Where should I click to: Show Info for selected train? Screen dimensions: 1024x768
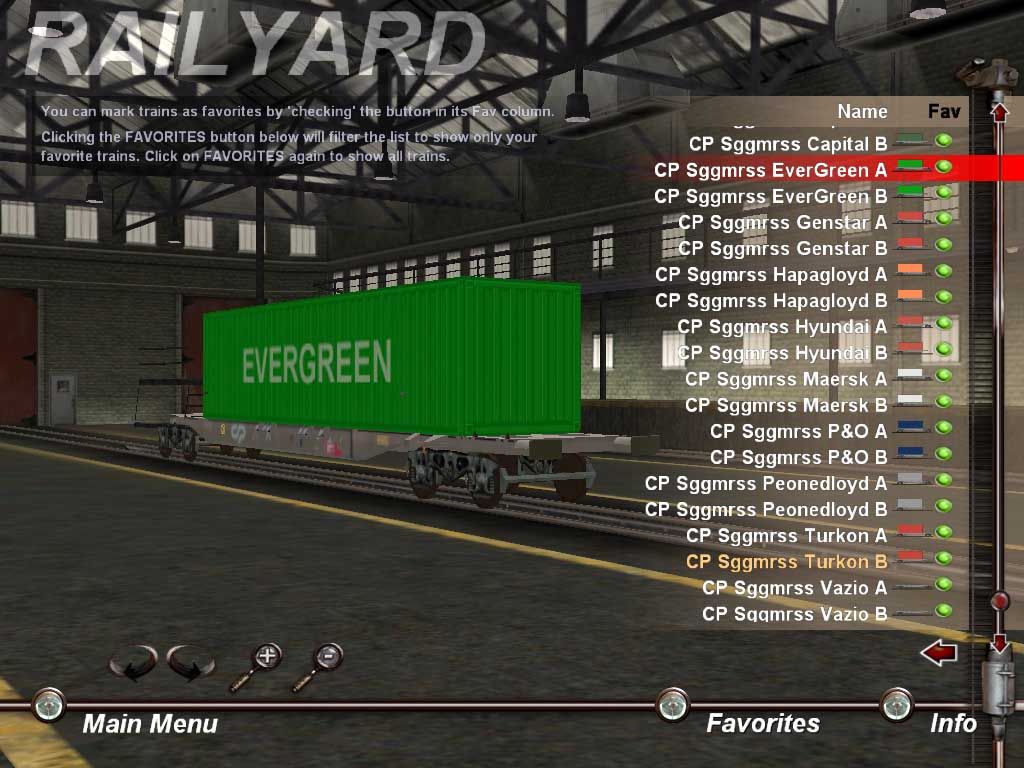[x=952, y=723]
